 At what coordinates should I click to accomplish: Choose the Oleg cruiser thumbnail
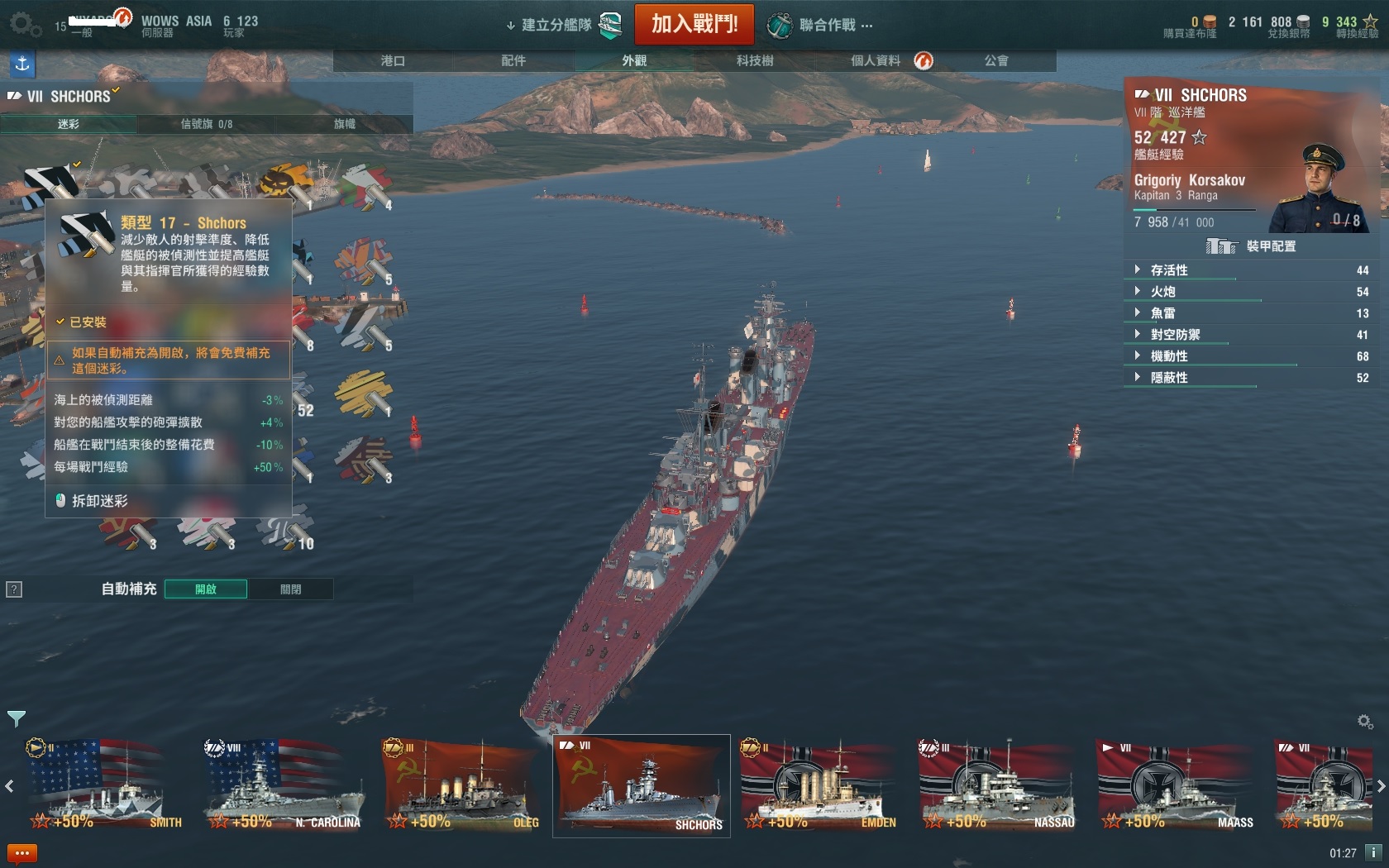tap(461, 785)
